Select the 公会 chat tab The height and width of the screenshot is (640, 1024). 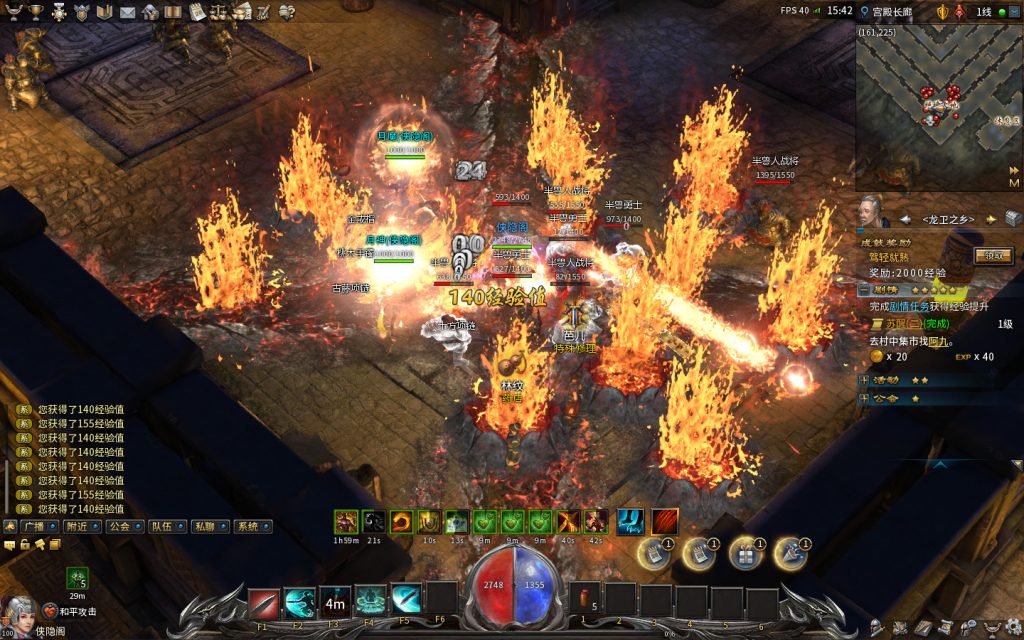point(120,526)
